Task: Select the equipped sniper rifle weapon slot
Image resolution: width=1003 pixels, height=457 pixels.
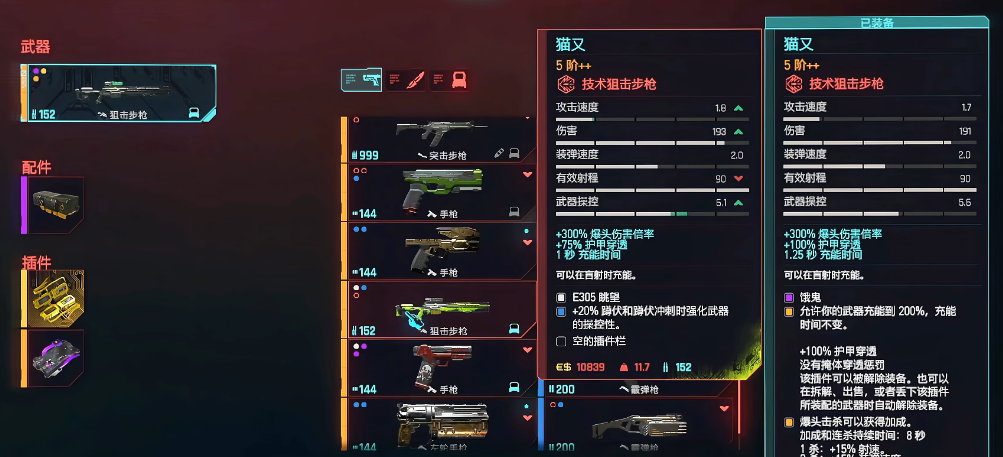Action: pos(118,93)
